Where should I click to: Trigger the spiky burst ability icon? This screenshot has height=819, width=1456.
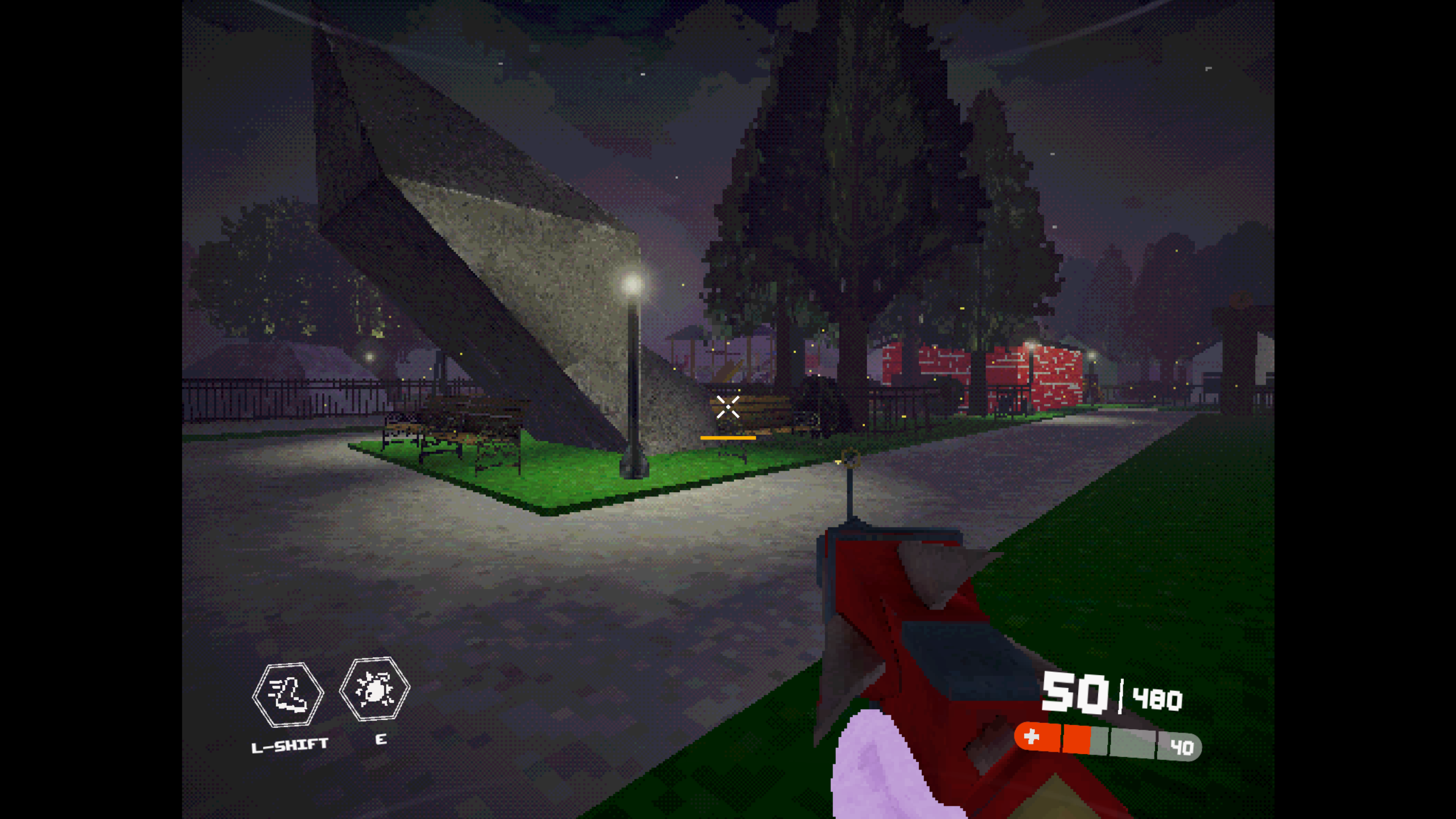coord(374,690)
